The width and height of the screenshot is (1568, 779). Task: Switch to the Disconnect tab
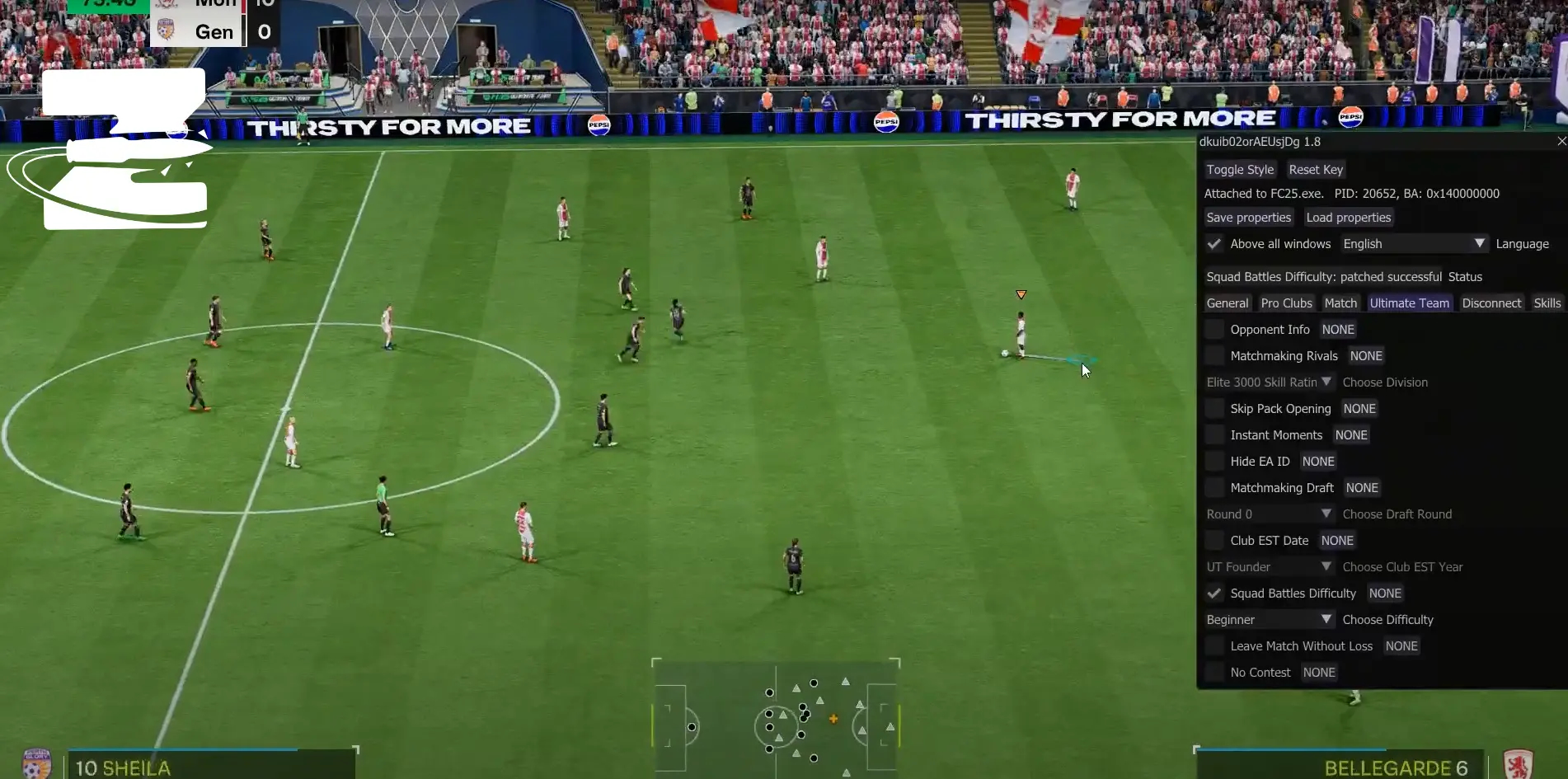1491,303
